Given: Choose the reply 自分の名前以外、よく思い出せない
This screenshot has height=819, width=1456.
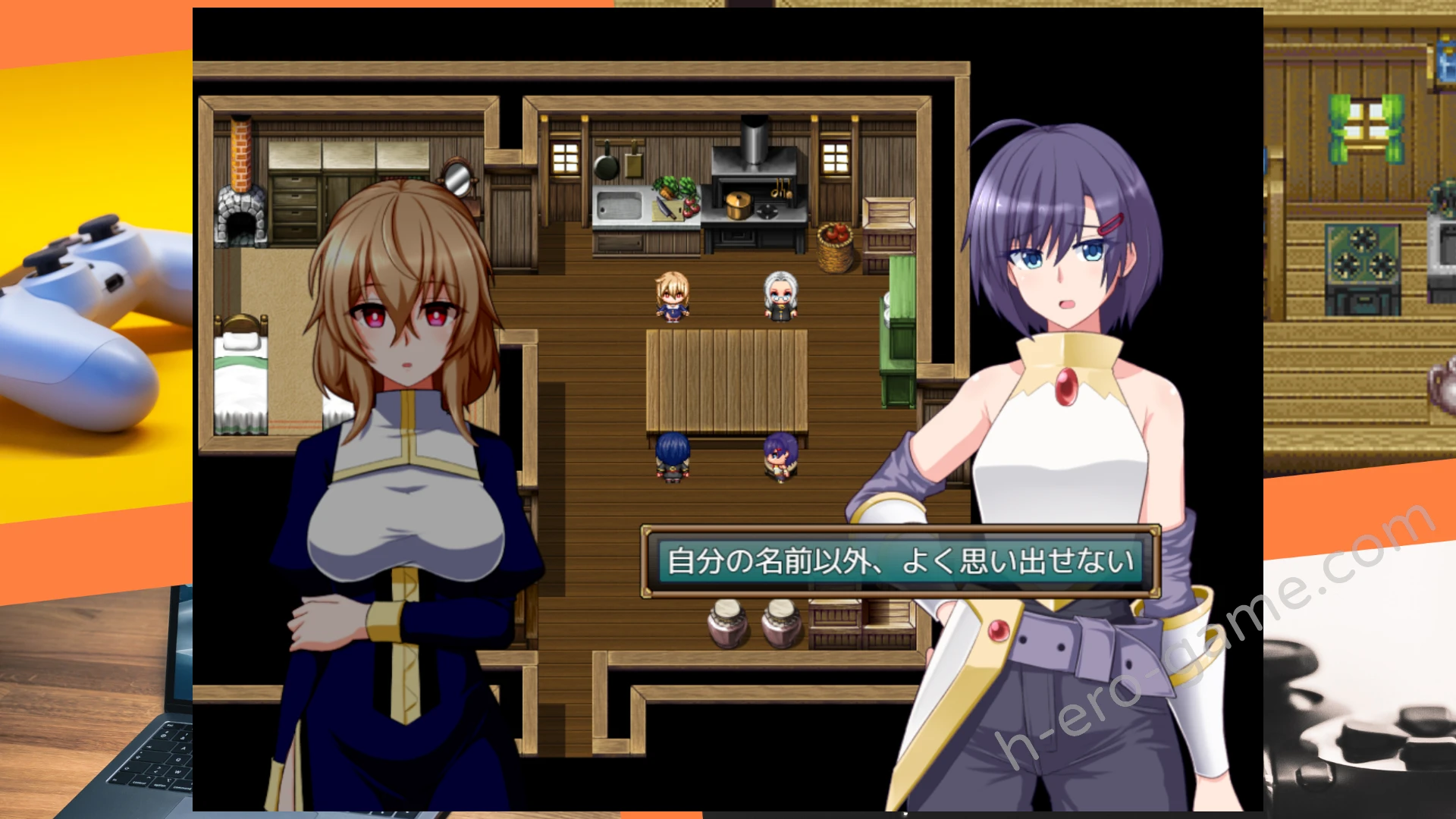Looking at the screenshot, I should click(x=900, y=562).
